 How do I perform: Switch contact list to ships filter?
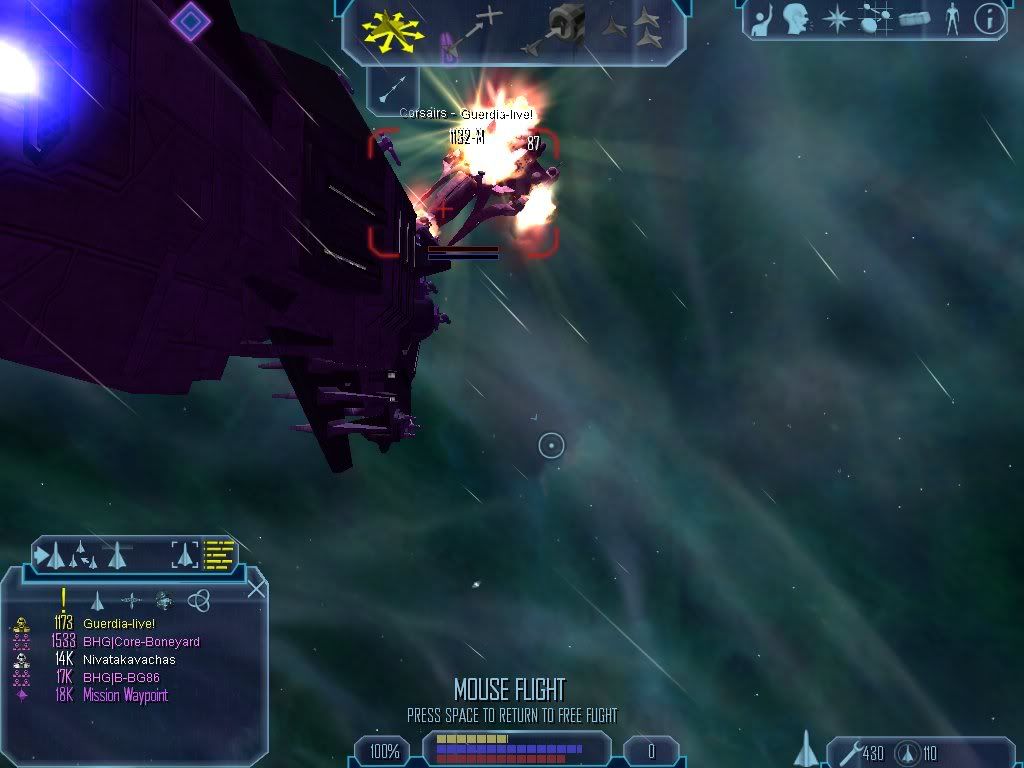97,600
